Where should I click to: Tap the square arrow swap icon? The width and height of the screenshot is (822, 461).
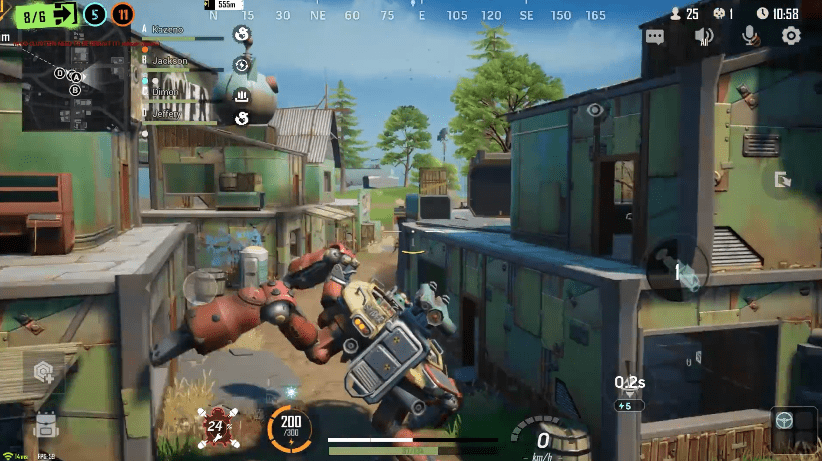(x=782, y=180)
